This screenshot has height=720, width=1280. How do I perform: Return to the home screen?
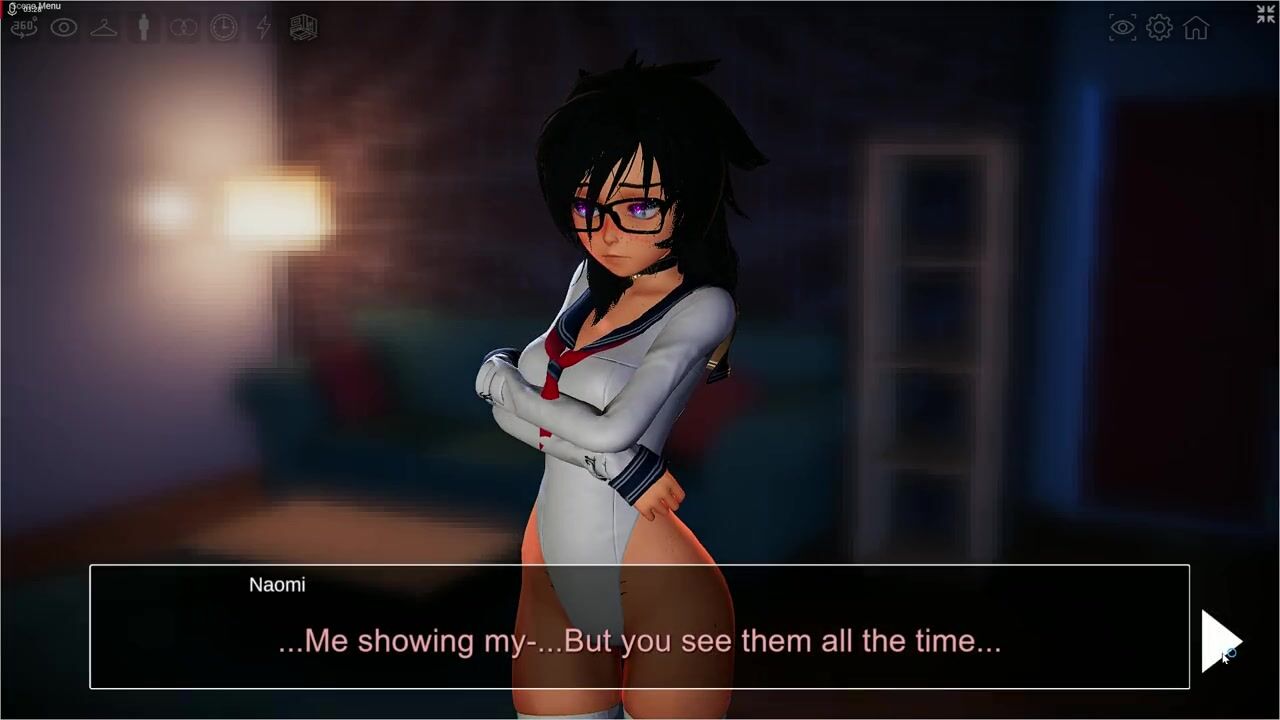pyautogui.click(x=1196, y=28)
